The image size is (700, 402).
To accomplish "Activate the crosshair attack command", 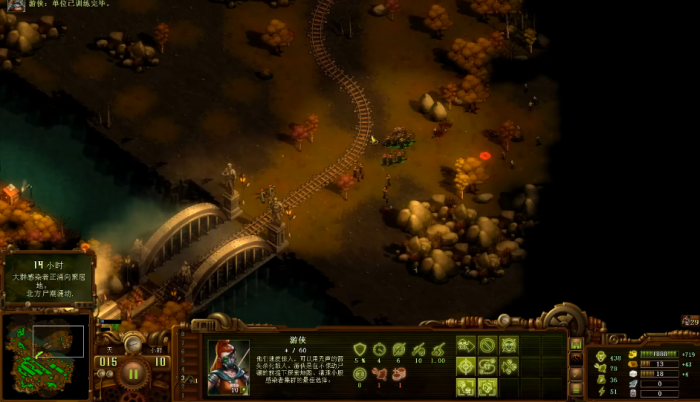I will tap(465, 365).
